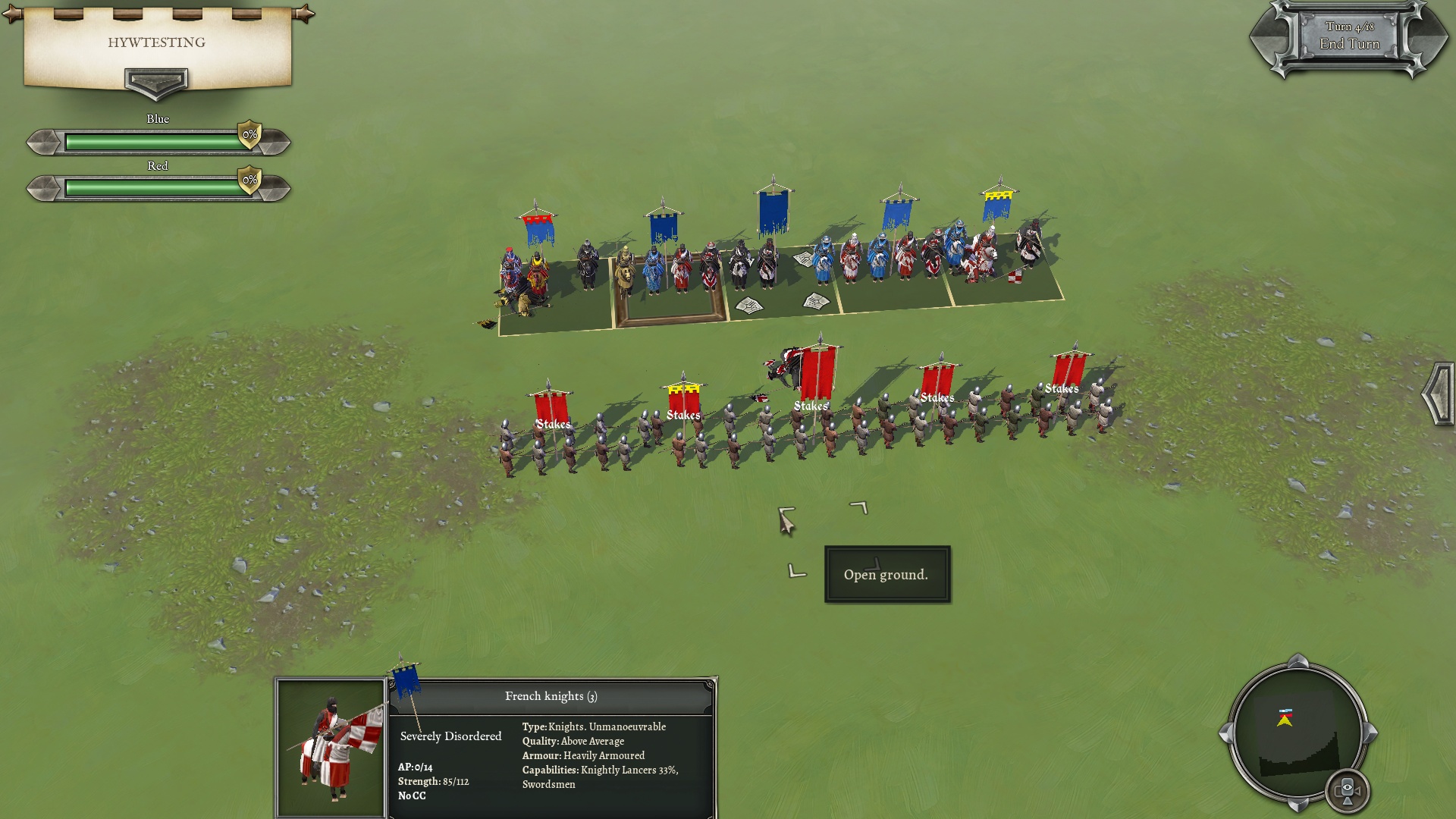Image resolution: width=1456 pixels, height=819 pixels.
Task: Click the minimap's top arrow stud
Action: [1298, 661]
